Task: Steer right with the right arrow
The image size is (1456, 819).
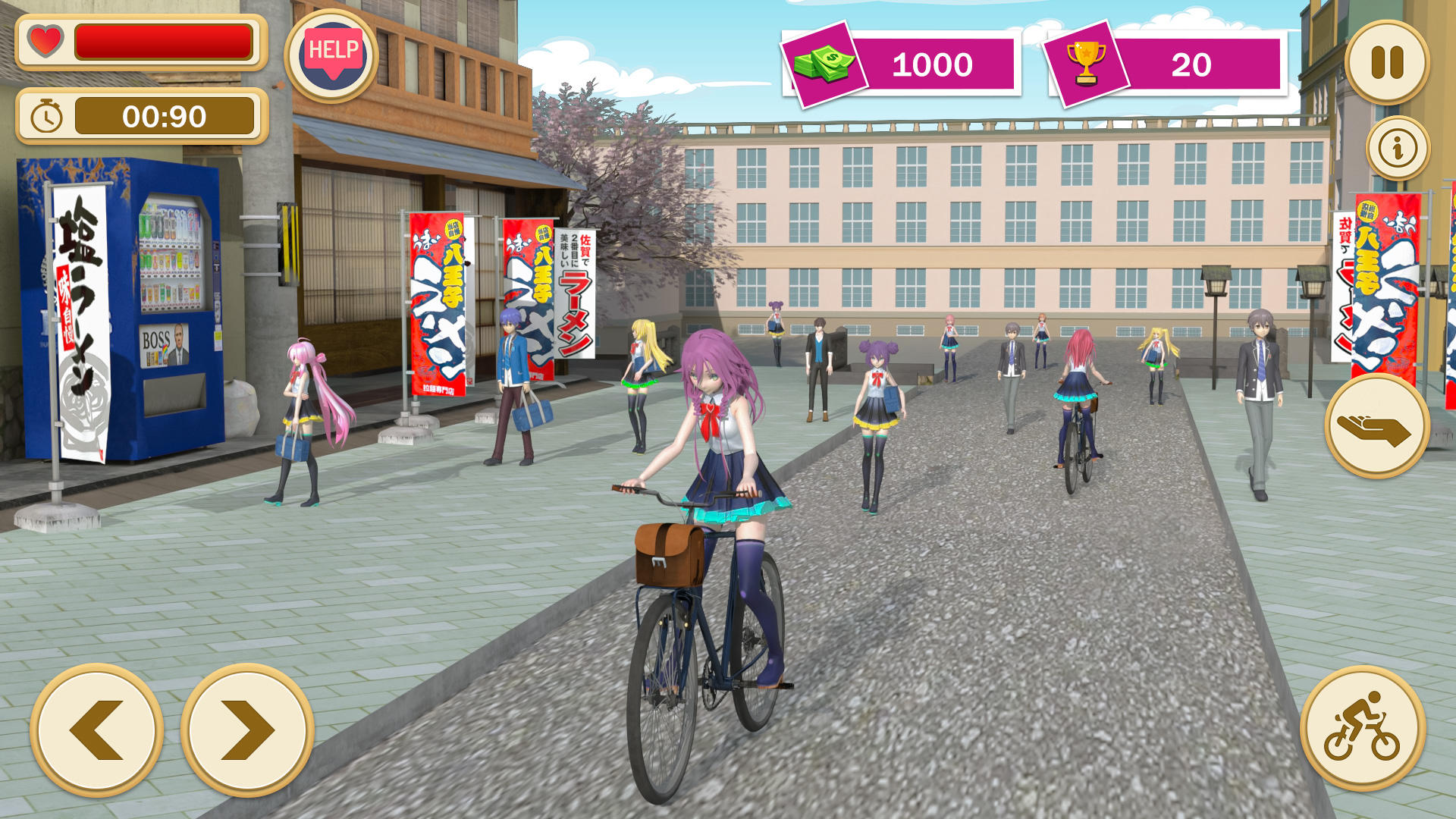Action: coord(247,730)
